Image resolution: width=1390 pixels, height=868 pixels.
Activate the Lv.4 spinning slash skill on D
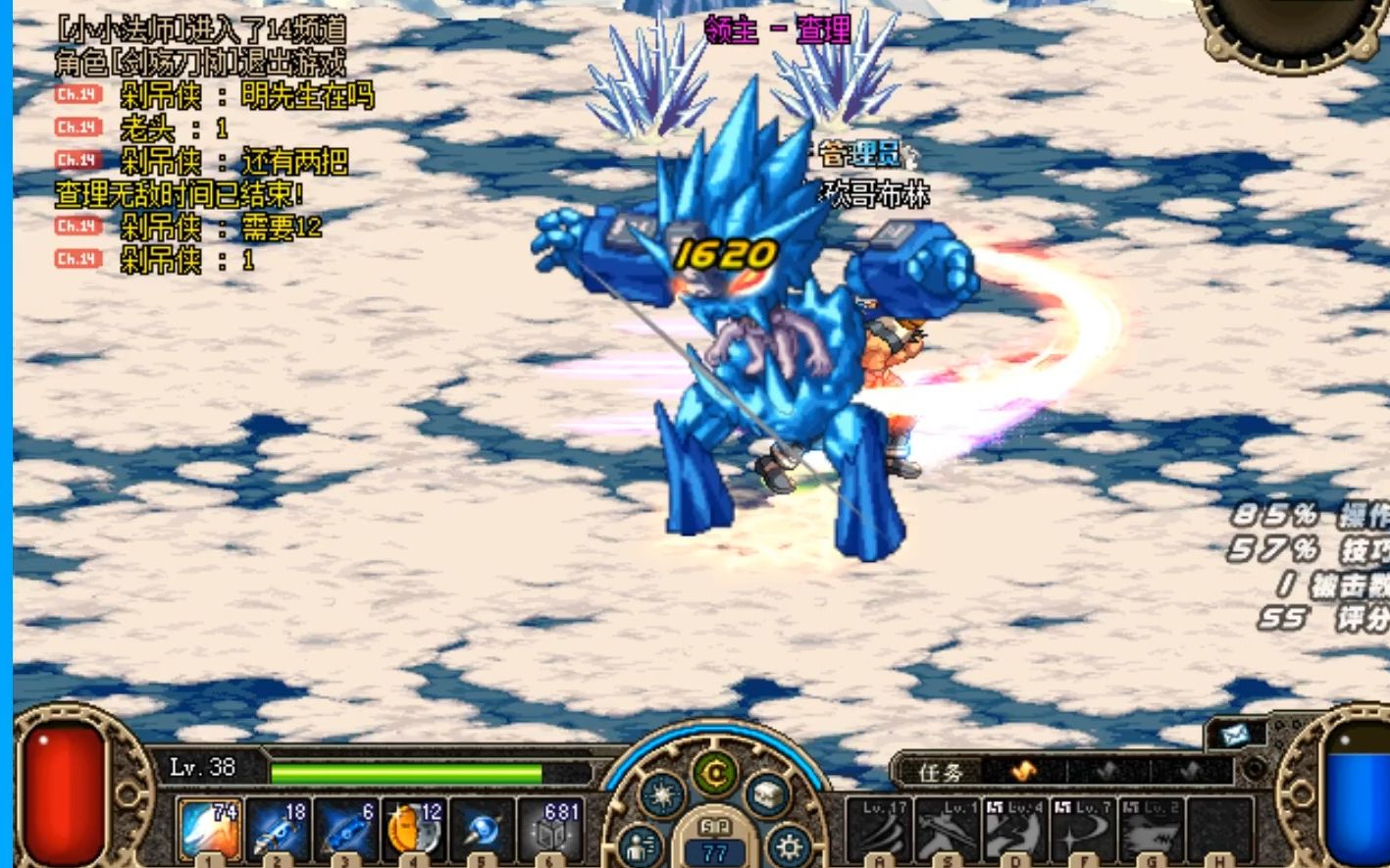[x=1016, y=830]
